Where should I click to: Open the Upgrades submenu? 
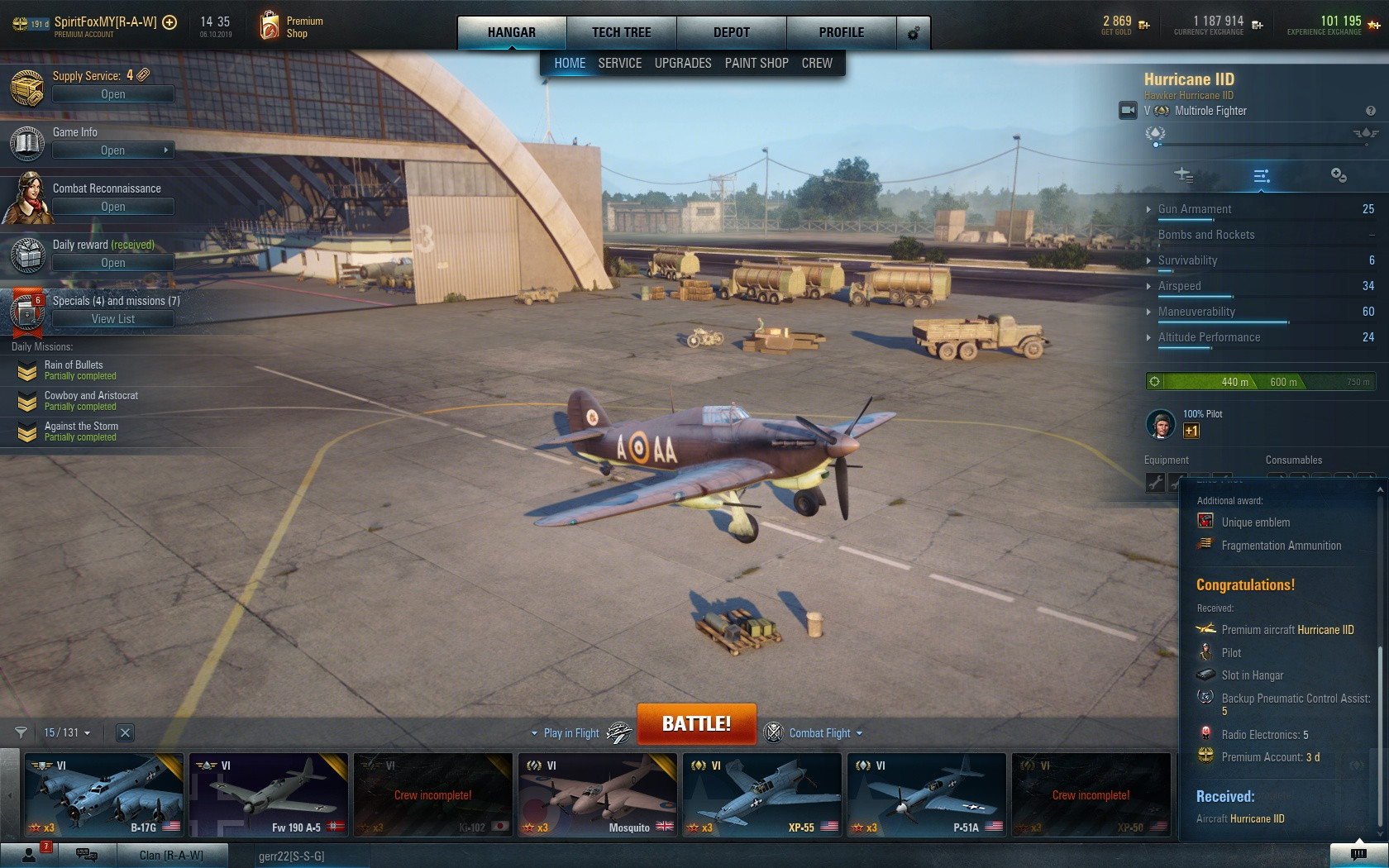click(682, 63)
